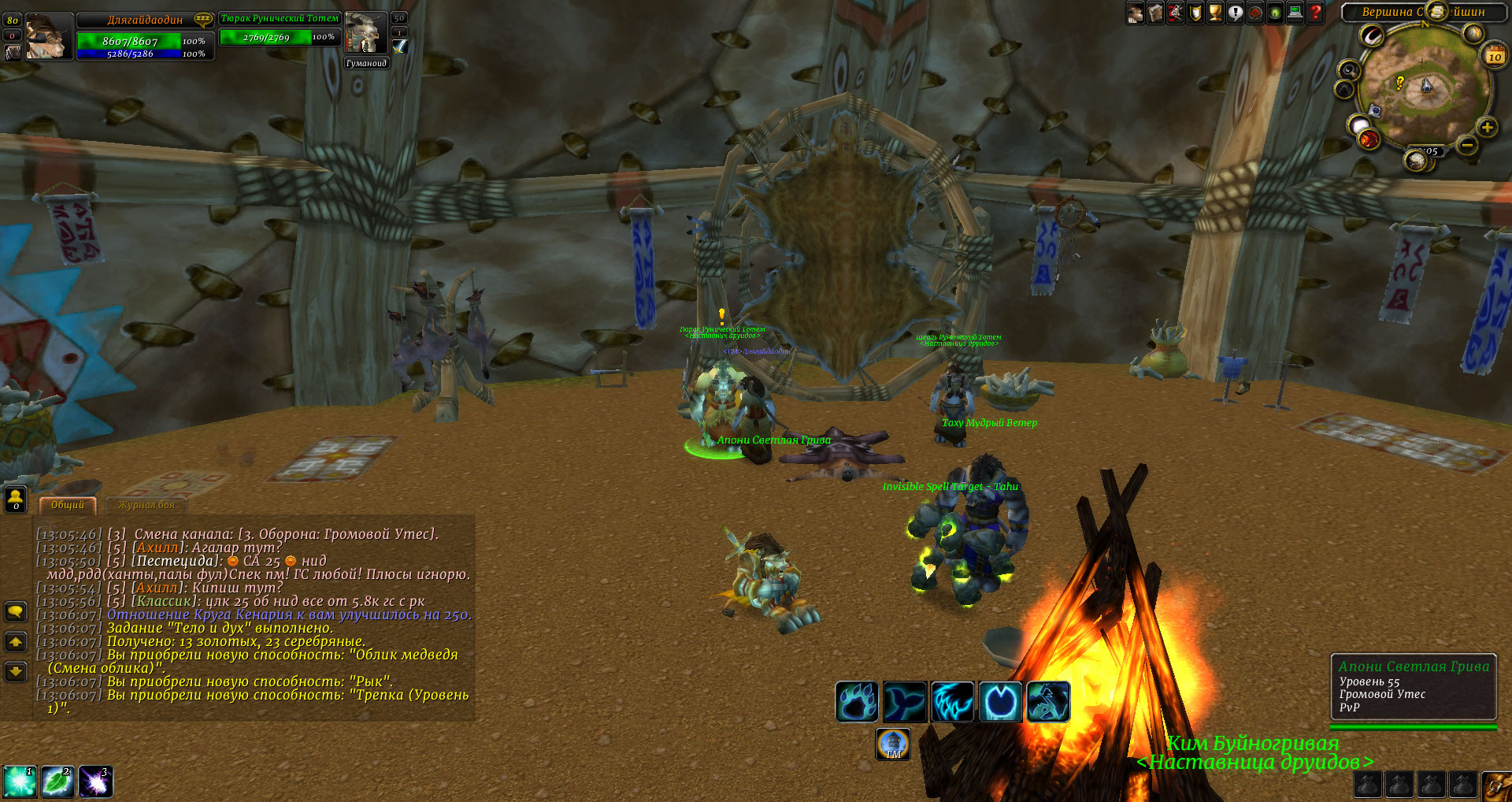Open the achievements golden cup button
Image resolution: width=1512 pixels, height=802 pixels.
[1215, 13]
